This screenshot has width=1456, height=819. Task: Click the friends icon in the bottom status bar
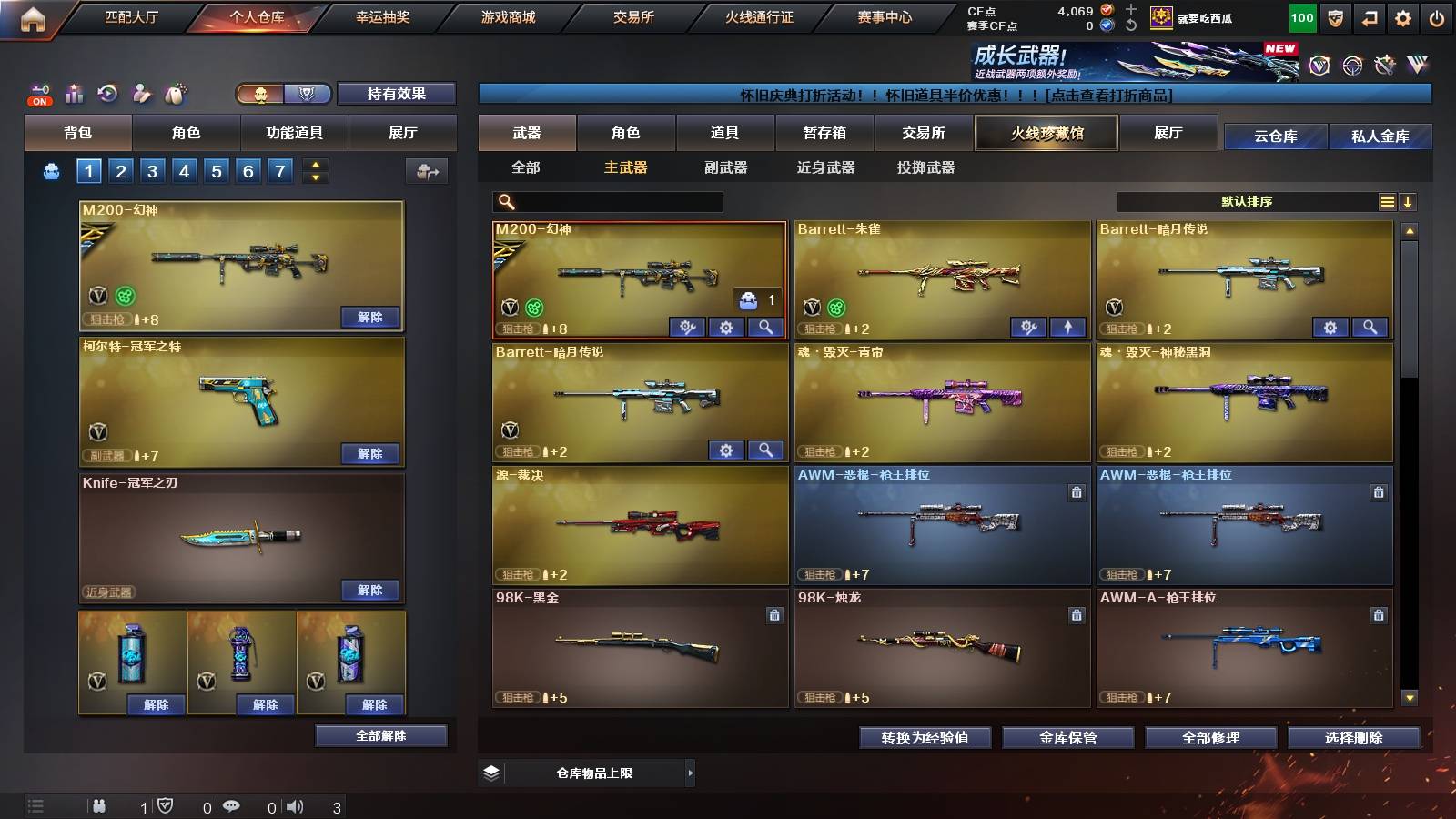click(x=100, y=805)
